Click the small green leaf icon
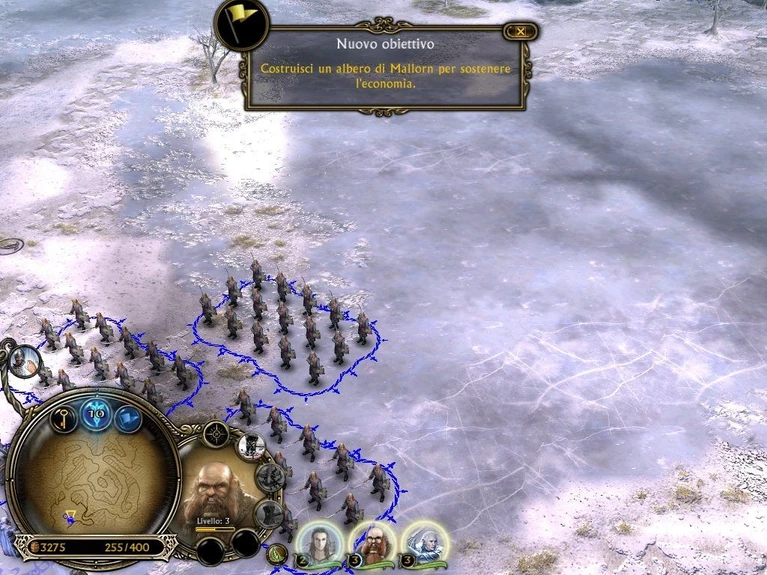 pos(278,554)
